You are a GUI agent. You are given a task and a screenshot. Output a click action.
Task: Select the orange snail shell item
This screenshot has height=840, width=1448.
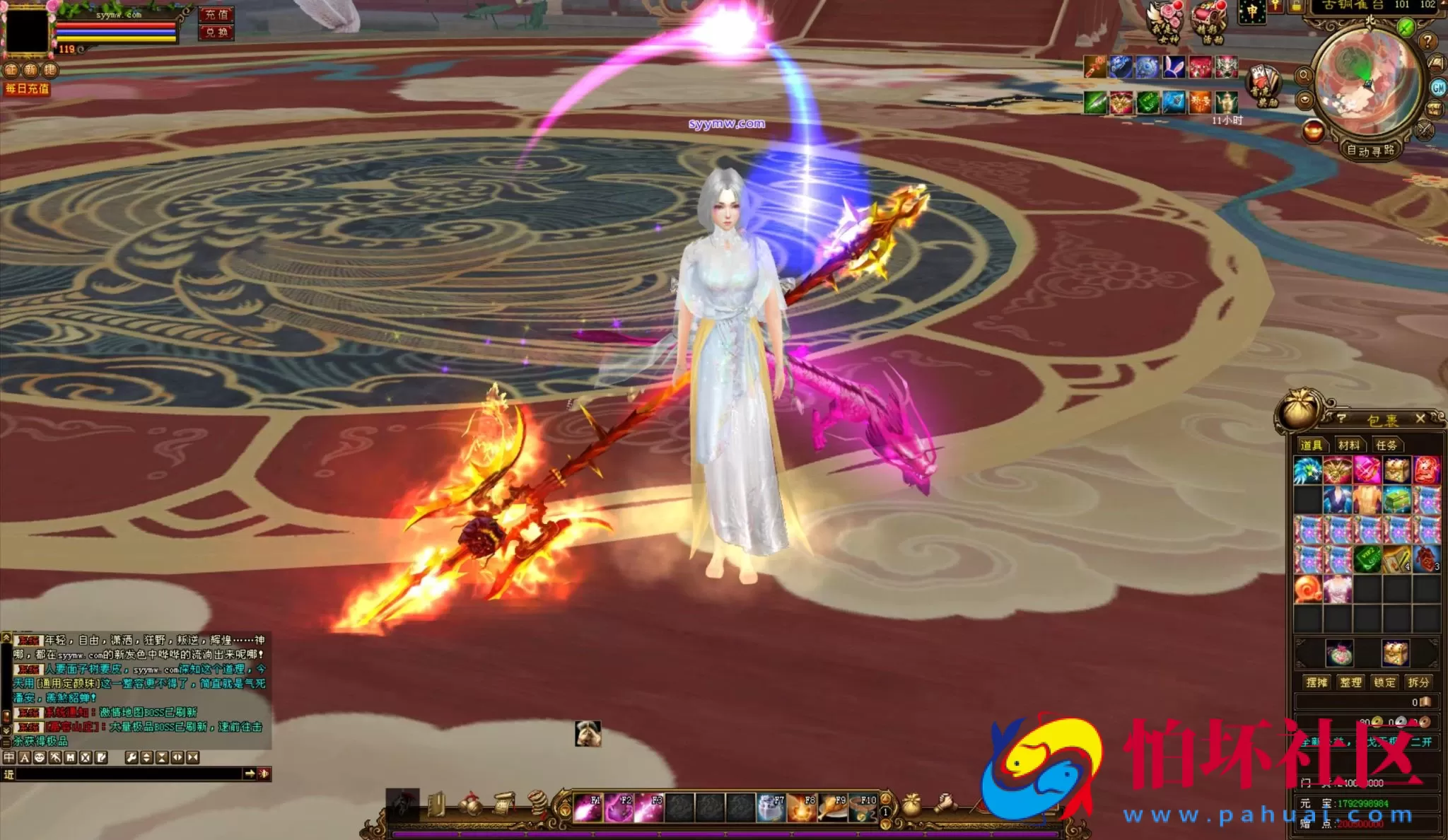point(1308,589)
